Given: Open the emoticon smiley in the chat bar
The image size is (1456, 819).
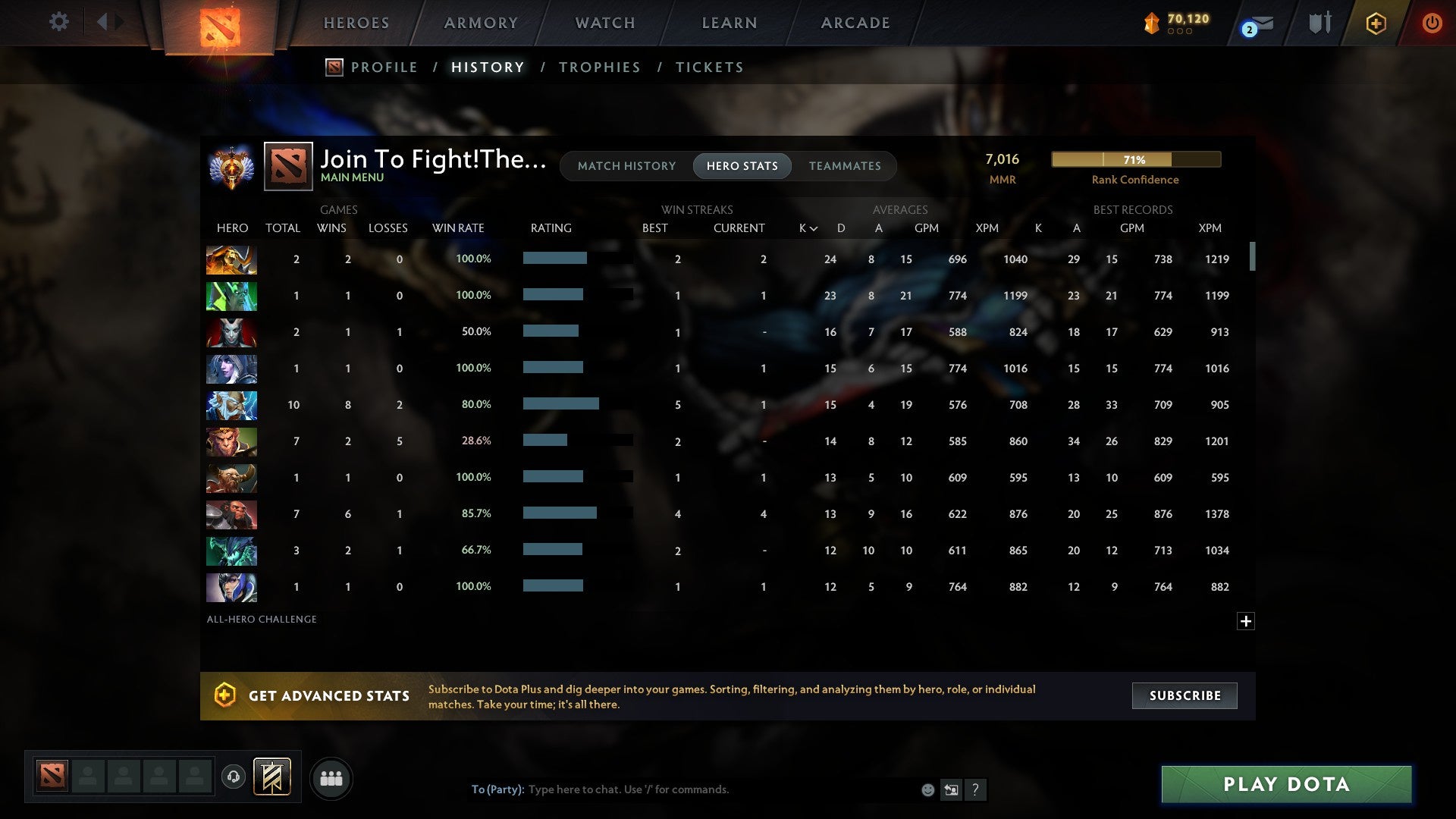Looking at the screenshot, I should 927,789.
